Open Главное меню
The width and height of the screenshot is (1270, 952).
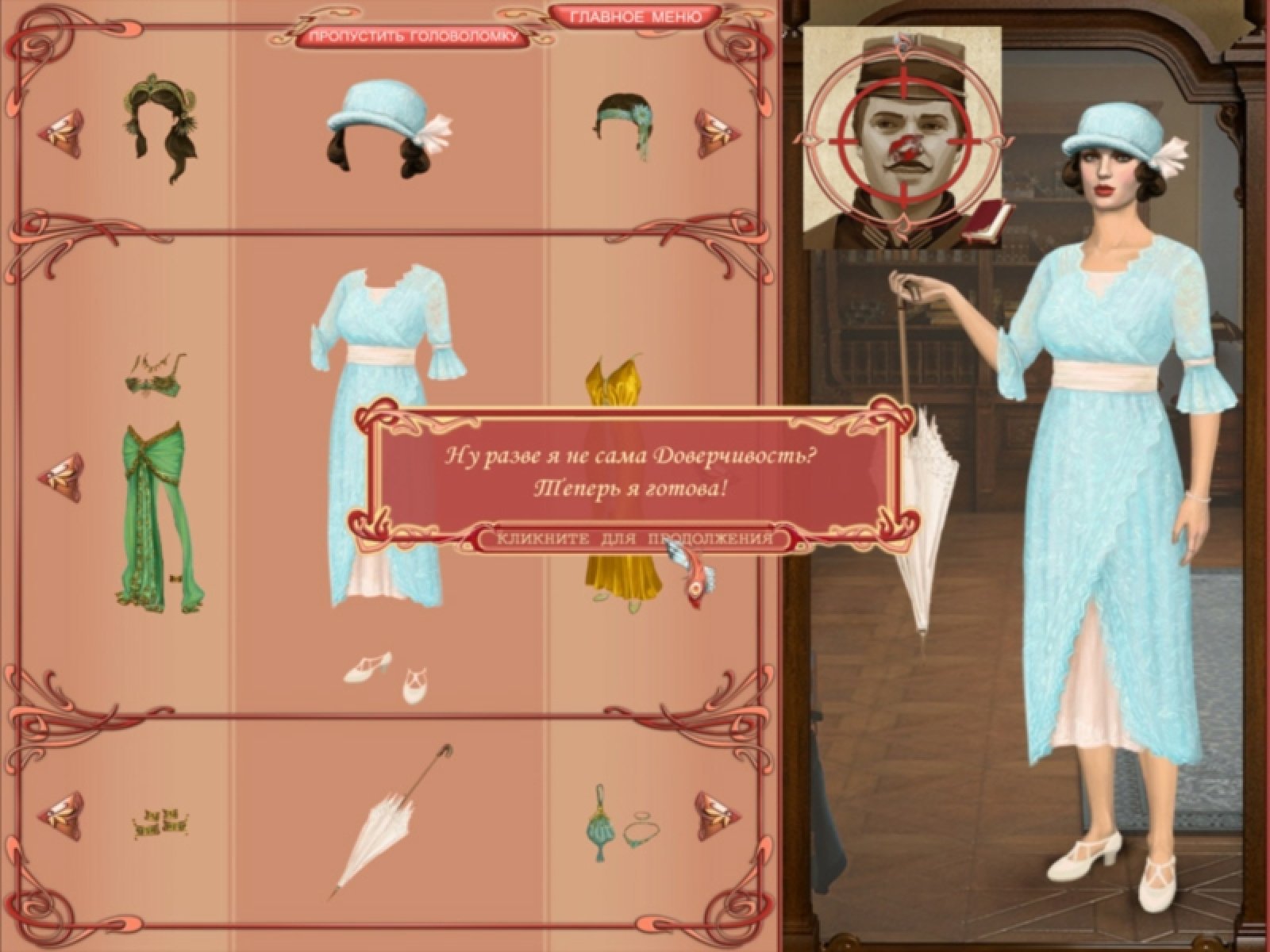click(635, 16)
